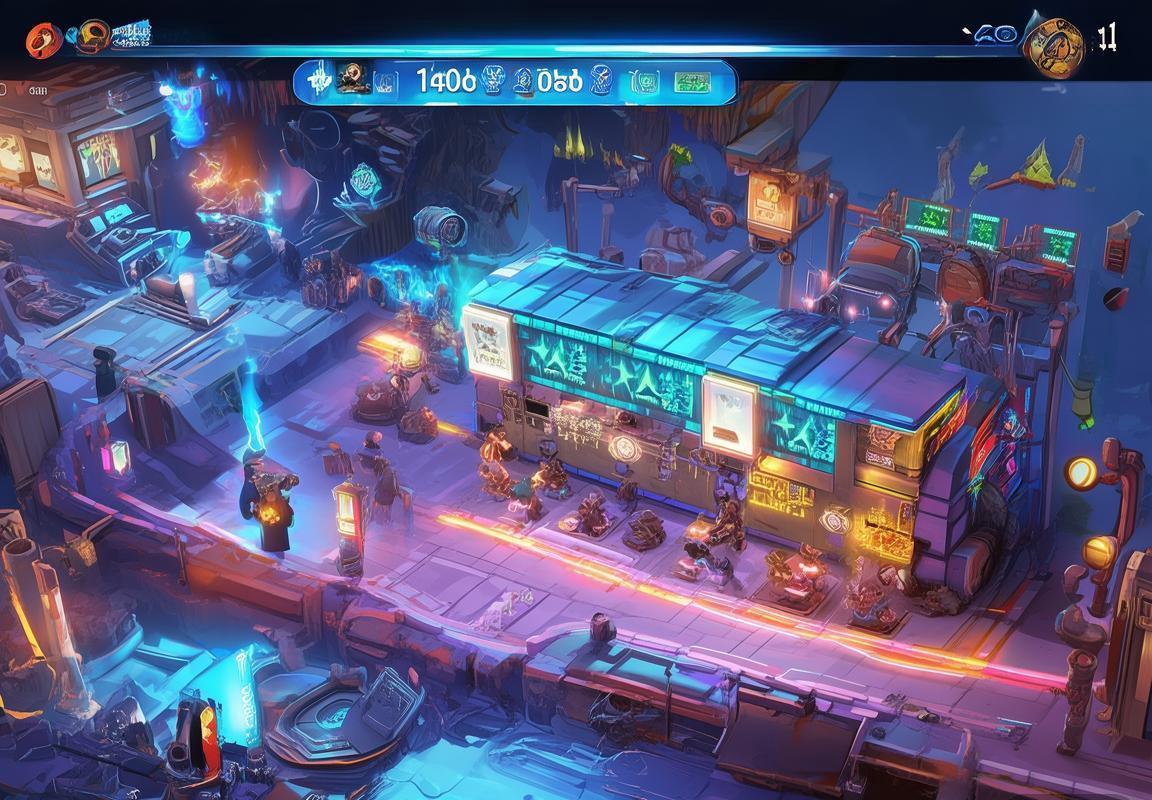
Task: Open the gold coin emblem in the top-right
Action: 1053,45
